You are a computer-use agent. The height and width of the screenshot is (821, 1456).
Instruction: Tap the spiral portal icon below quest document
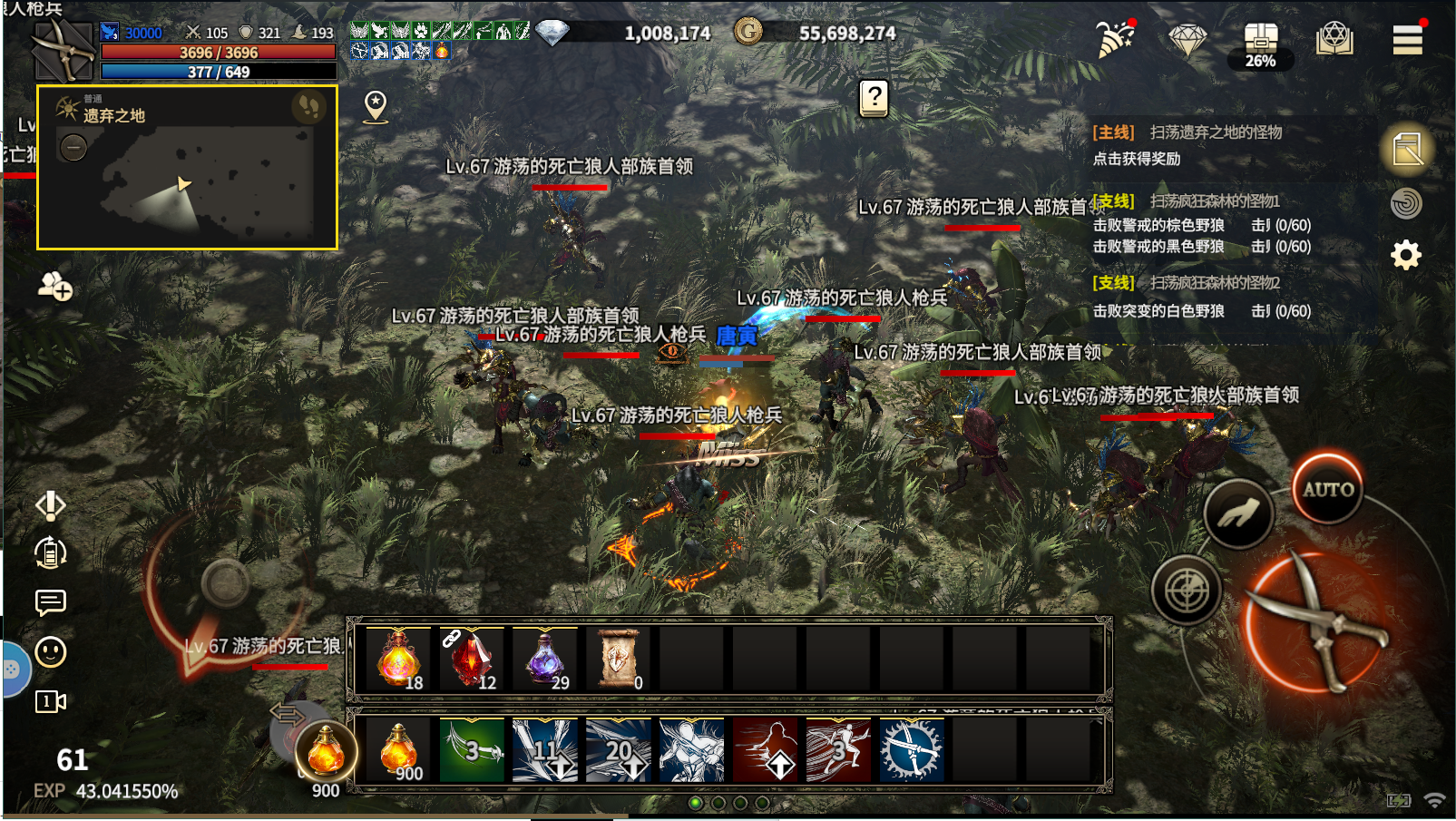[1405, 202]
